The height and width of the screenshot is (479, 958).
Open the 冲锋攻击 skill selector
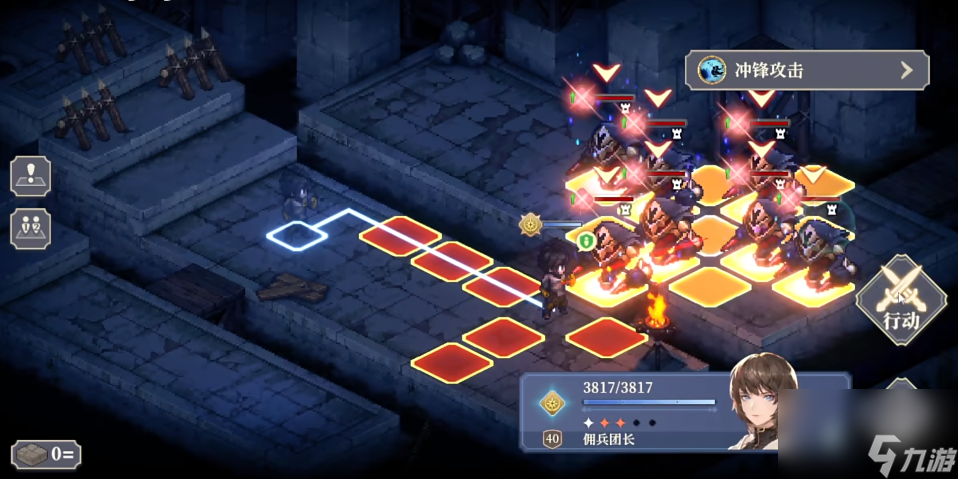click(806, 70)
